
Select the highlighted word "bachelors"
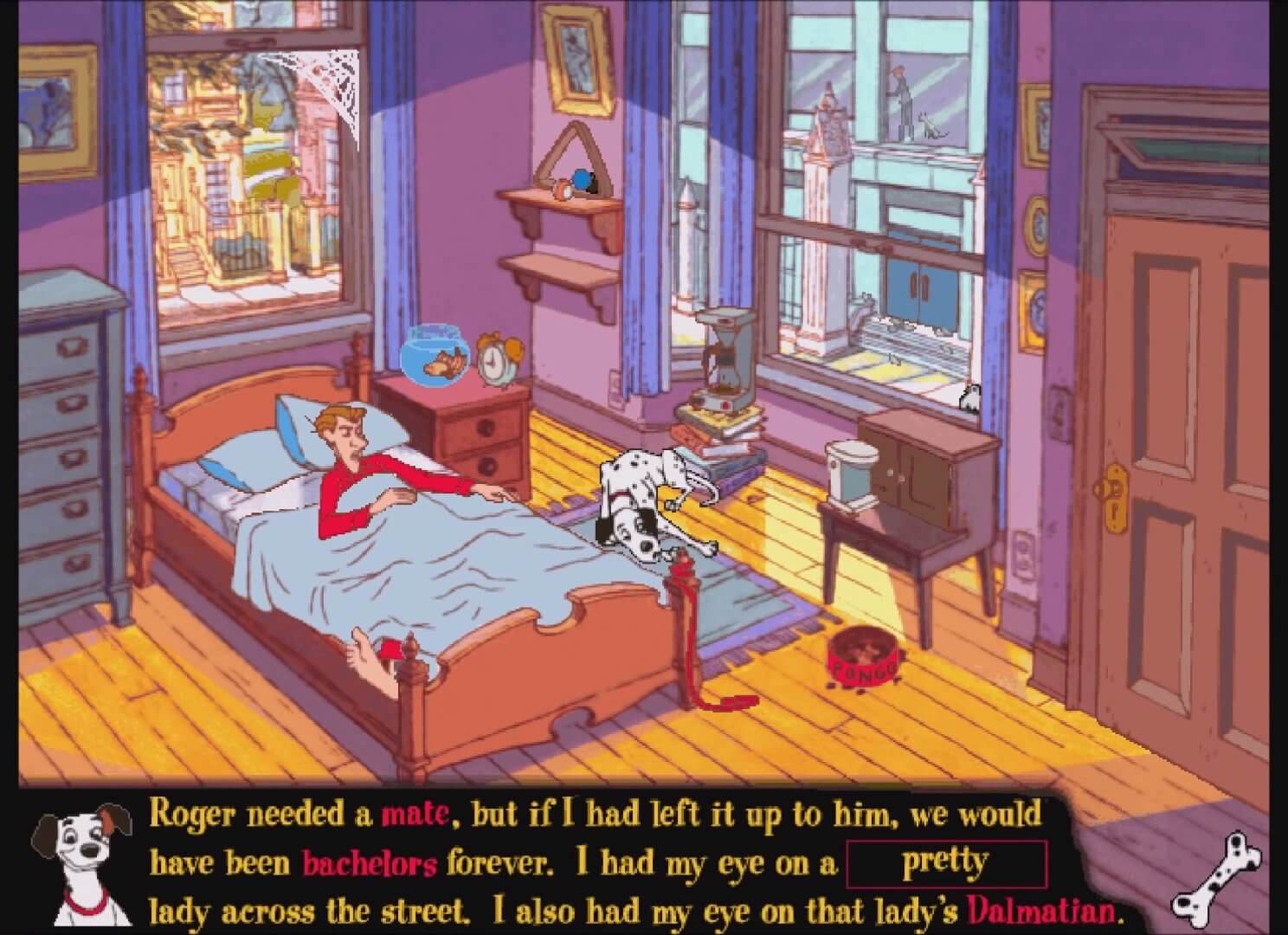370,864
